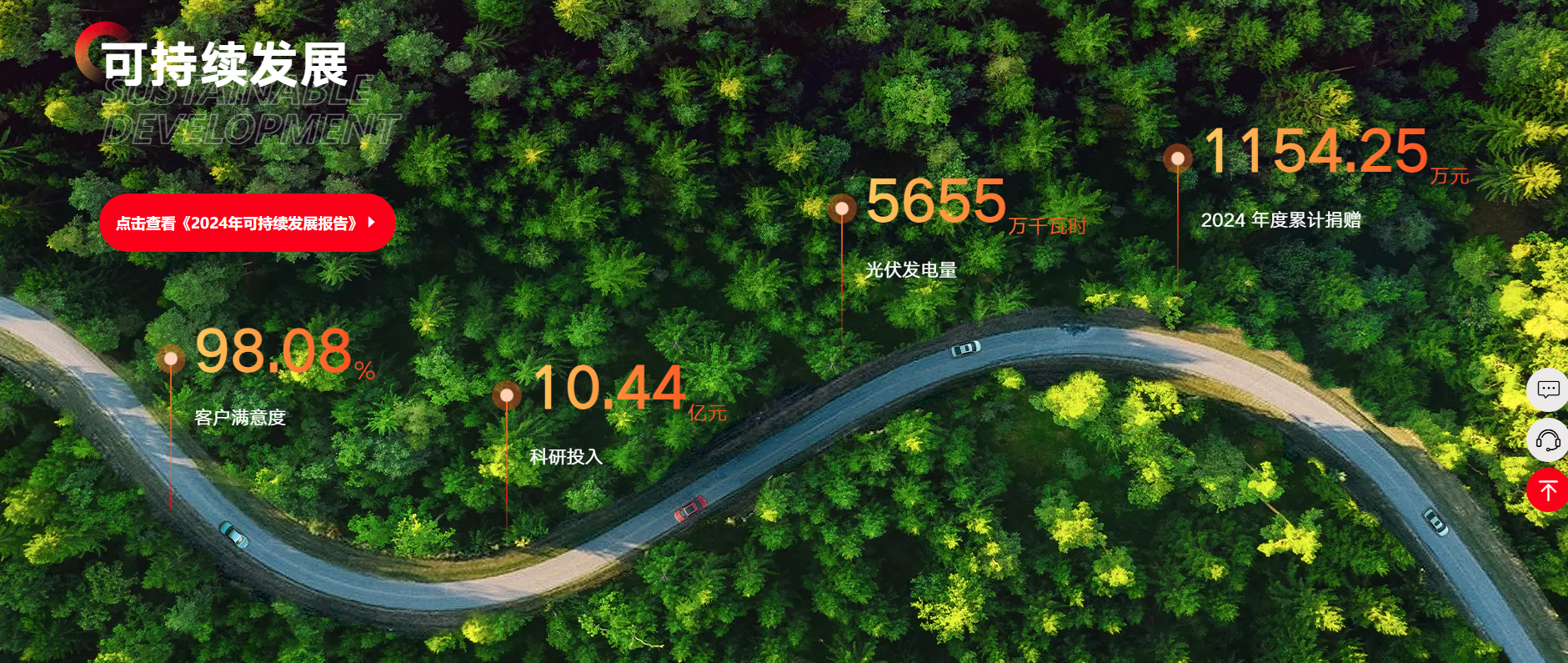
Task: Click the red back-to-top arrow button
Action: tap(1548, 490)
